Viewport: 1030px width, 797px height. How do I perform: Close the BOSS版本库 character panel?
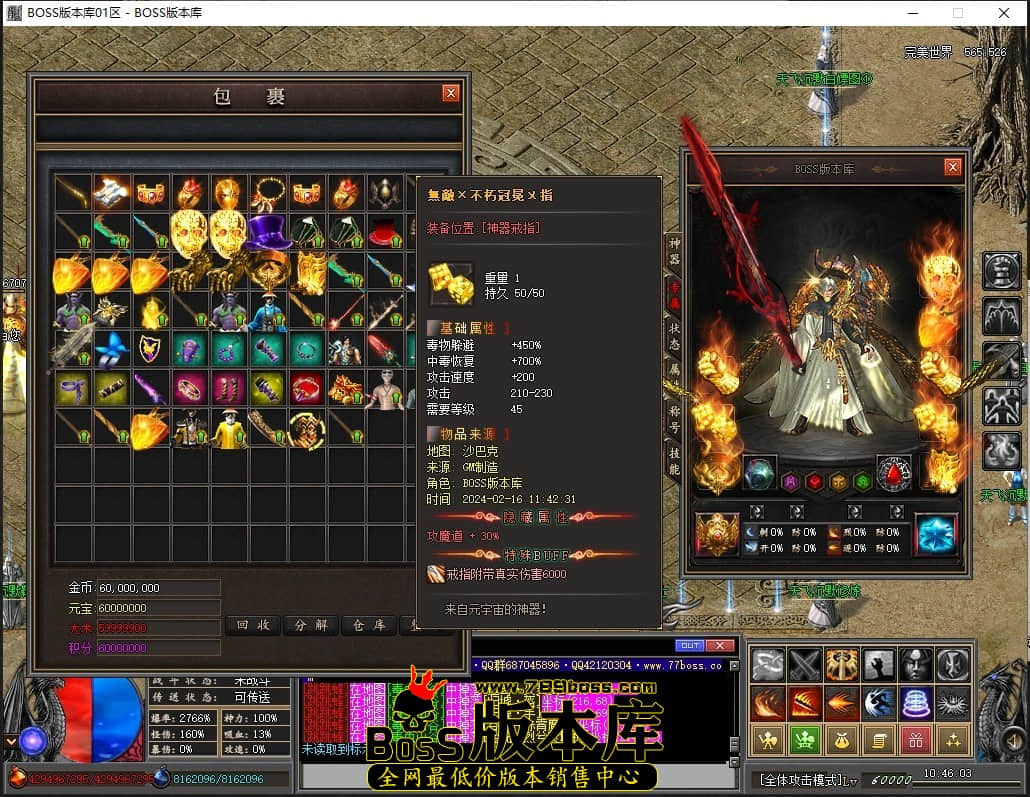[952, 168]
